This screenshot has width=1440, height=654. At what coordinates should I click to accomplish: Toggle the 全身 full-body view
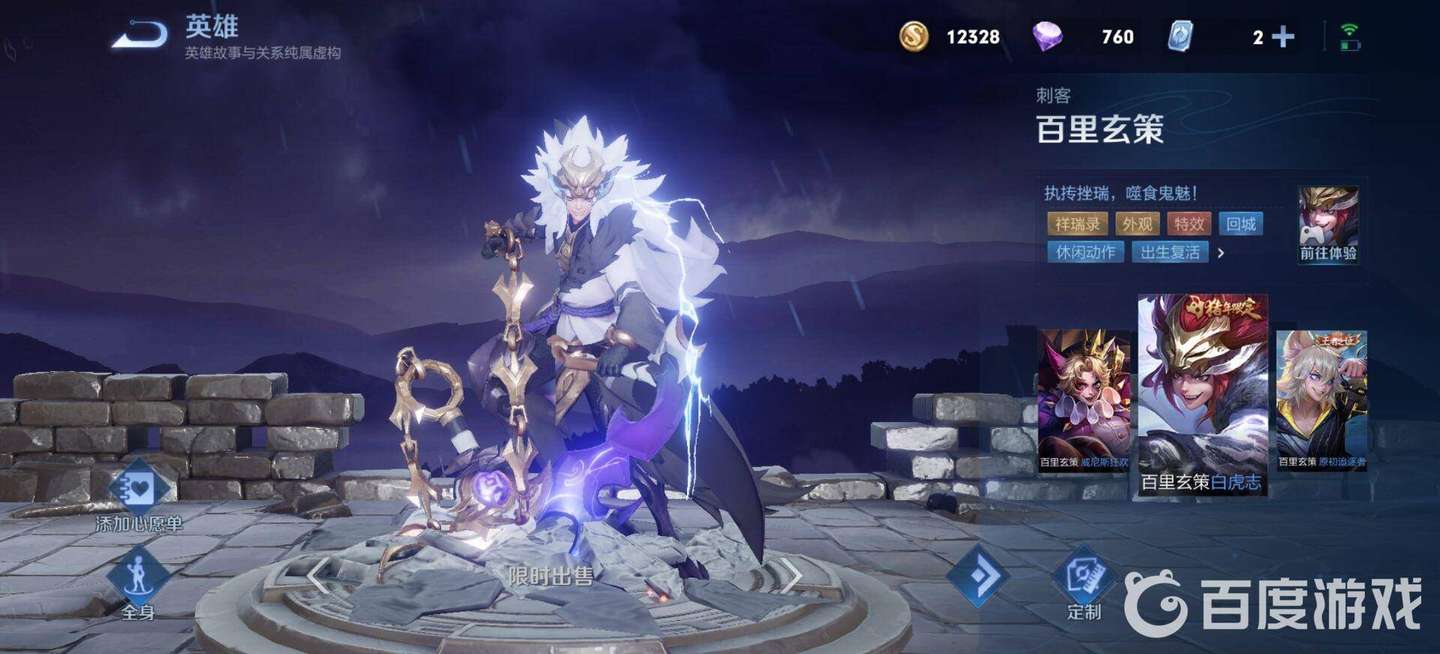click(139, 583)
